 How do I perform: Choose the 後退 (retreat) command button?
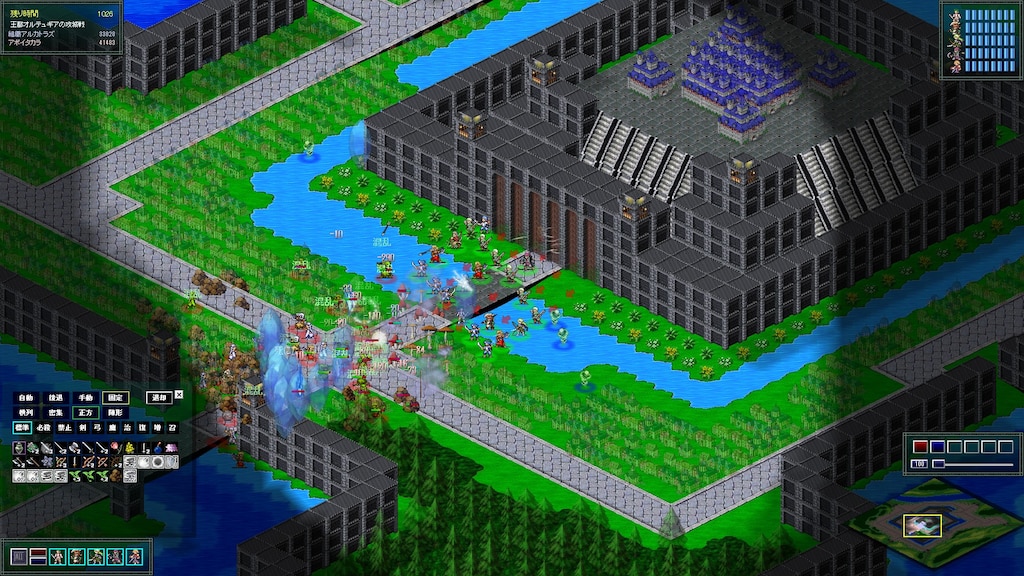[x=56, y=397]
